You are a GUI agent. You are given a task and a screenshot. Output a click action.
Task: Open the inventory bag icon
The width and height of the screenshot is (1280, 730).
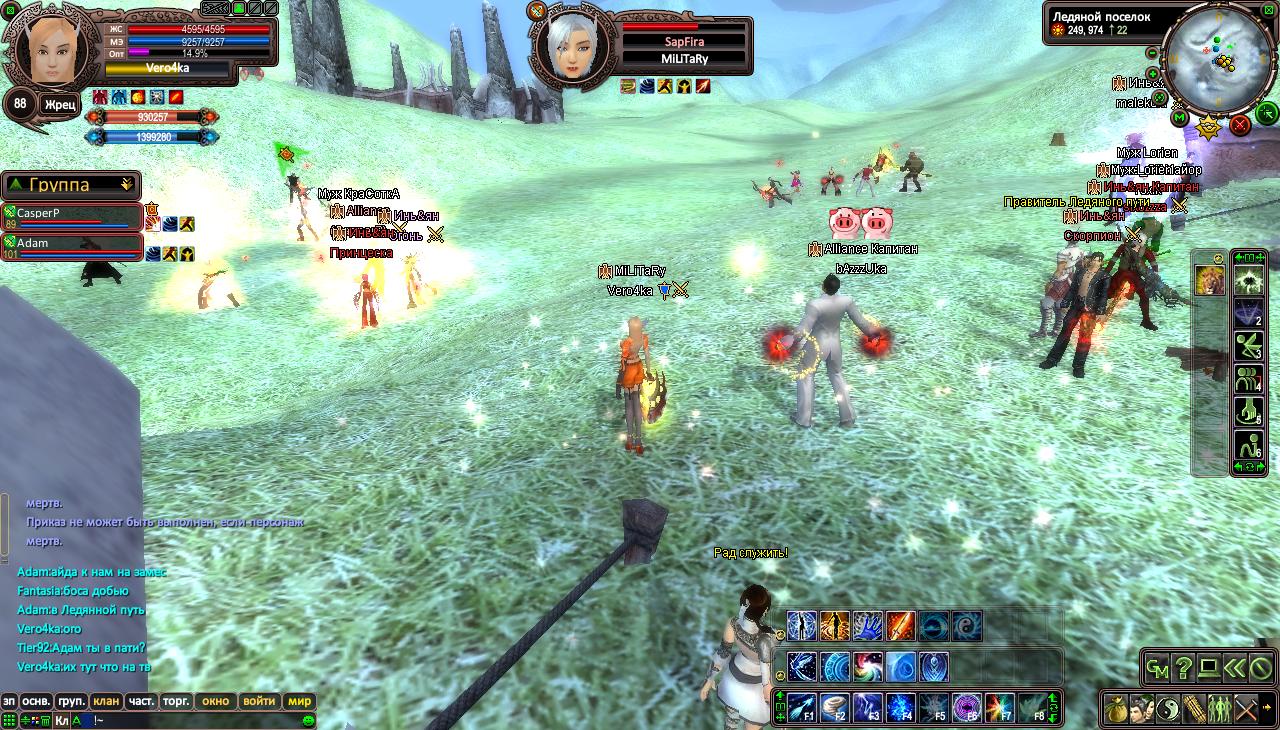1117,709
